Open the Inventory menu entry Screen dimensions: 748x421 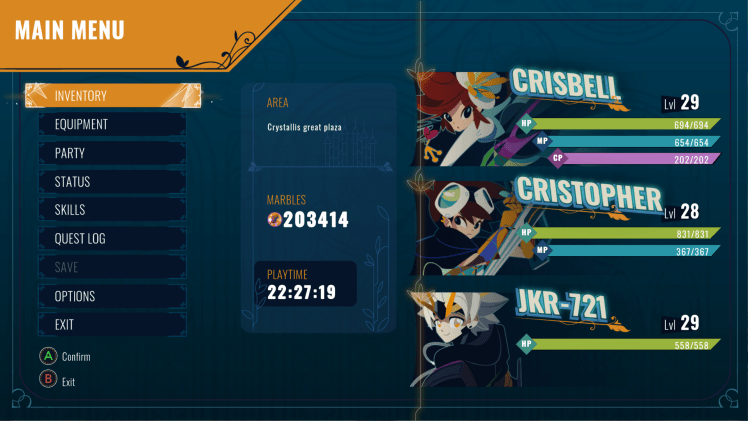112,96
